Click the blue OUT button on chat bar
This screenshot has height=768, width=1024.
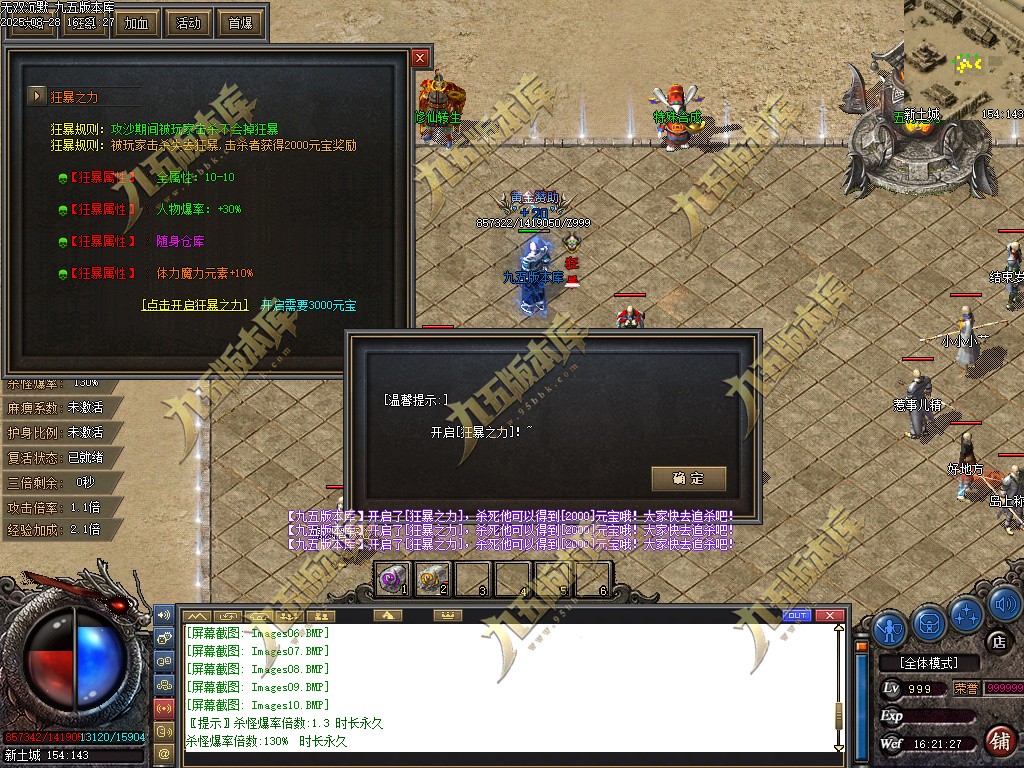pyautogui.click(x=797, y=615)
